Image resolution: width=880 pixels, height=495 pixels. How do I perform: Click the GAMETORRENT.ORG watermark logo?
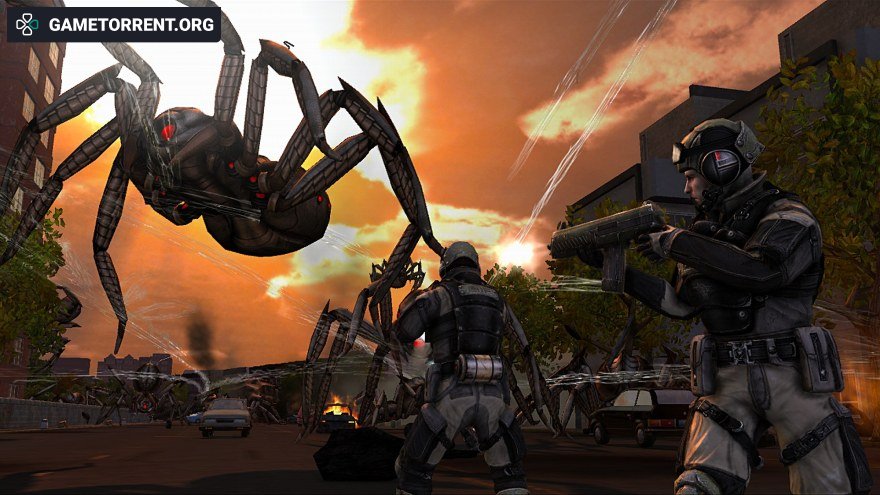tap(114, 24)
